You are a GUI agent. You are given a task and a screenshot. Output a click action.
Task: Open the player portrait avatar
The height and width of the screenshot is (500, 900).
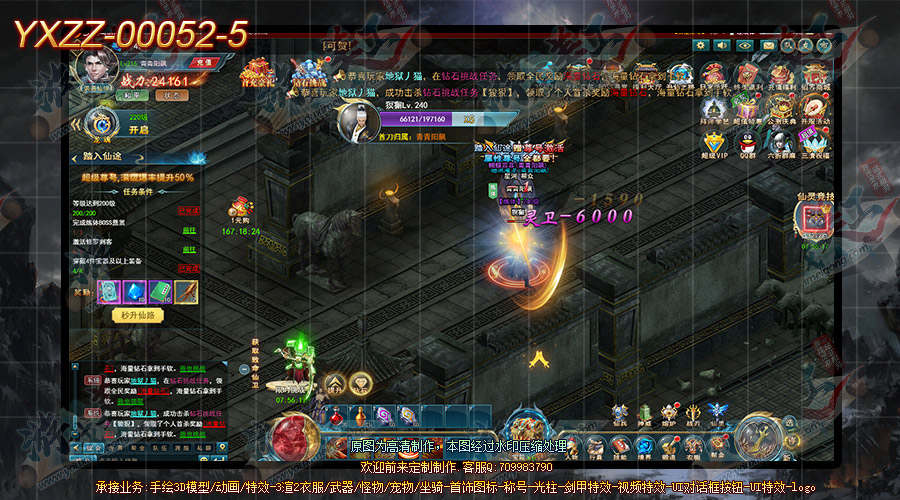[99, 68]
